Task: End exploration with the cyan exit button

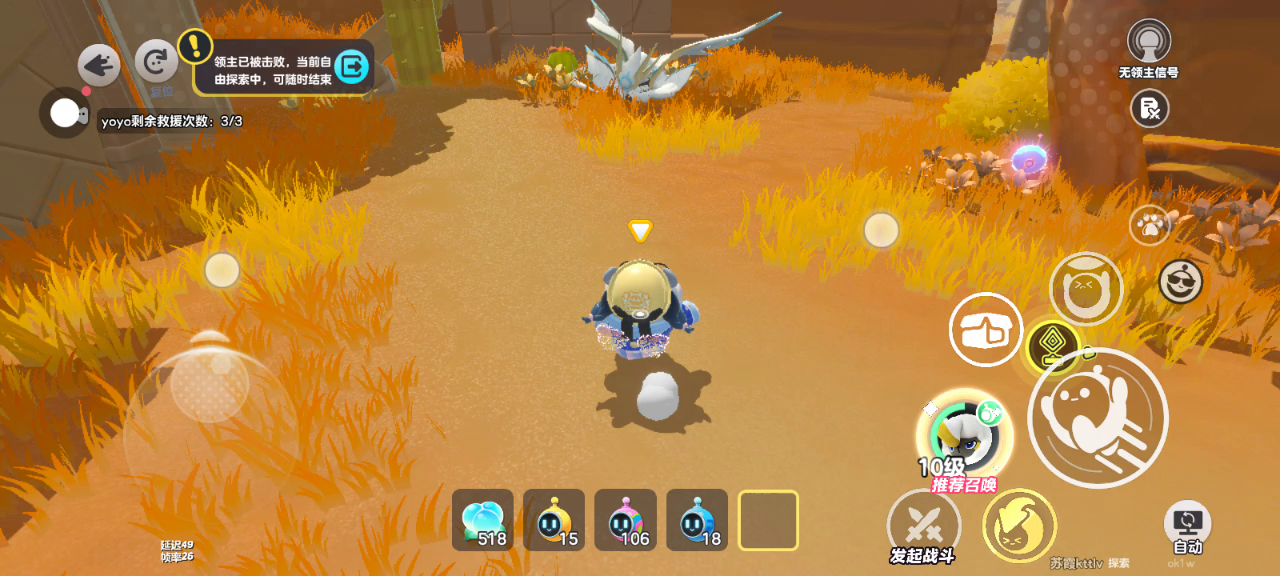Action: click(x=352, y=67)
